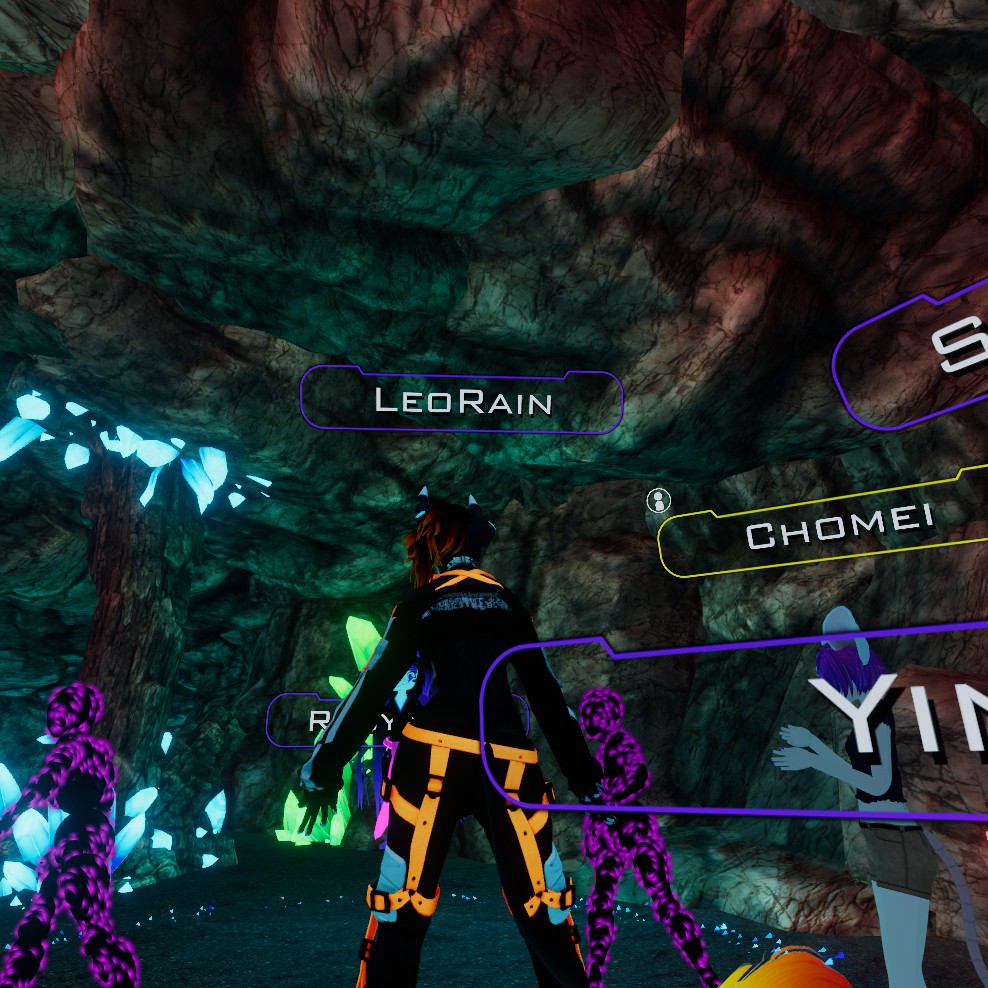The image size is (988, 988).
Task: Click the person icon above Chomei's nameplate
Action: tap(658, 500)
